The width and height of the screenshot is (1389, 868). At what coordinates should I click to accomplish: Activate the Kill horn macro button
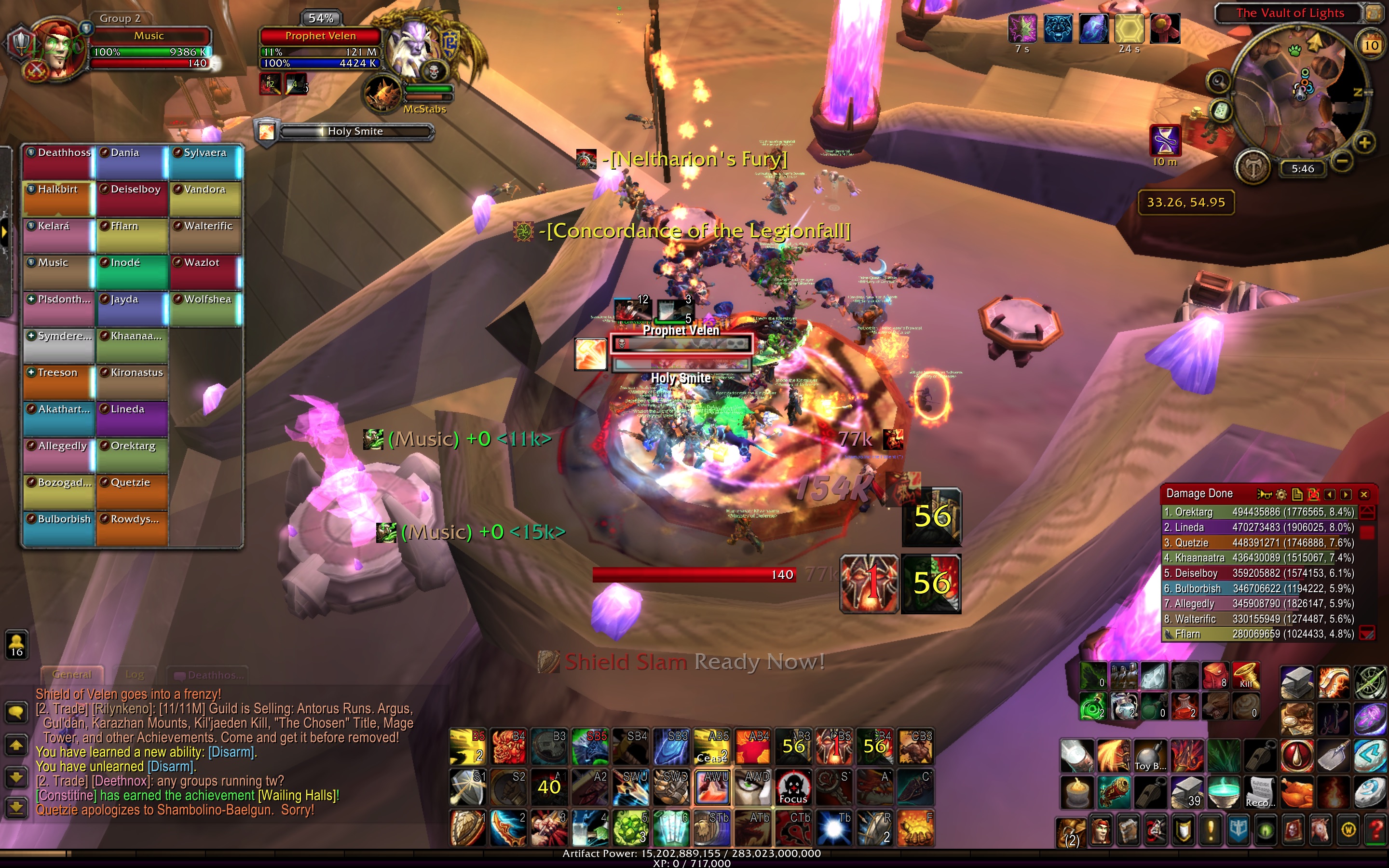click(x=1246, y=676)
